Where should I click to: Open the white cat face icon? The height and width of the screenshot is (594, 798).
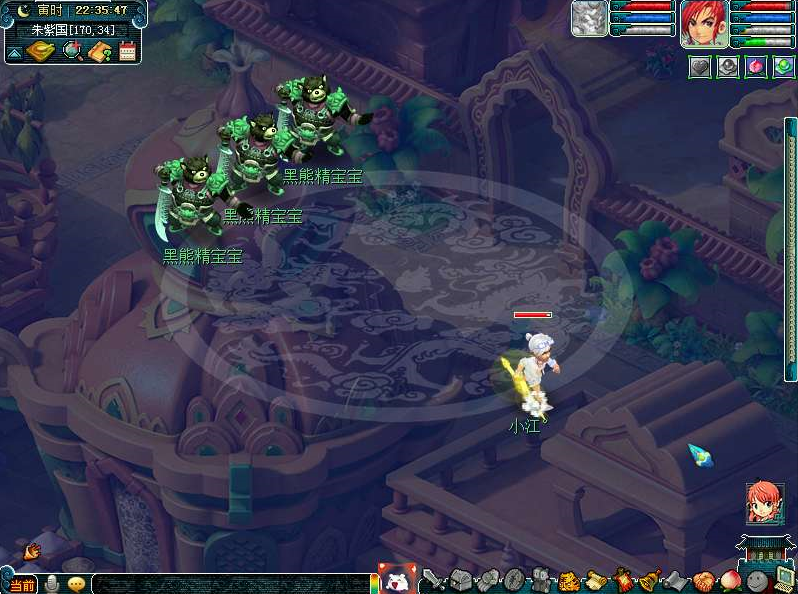click(x=396, y=580)
